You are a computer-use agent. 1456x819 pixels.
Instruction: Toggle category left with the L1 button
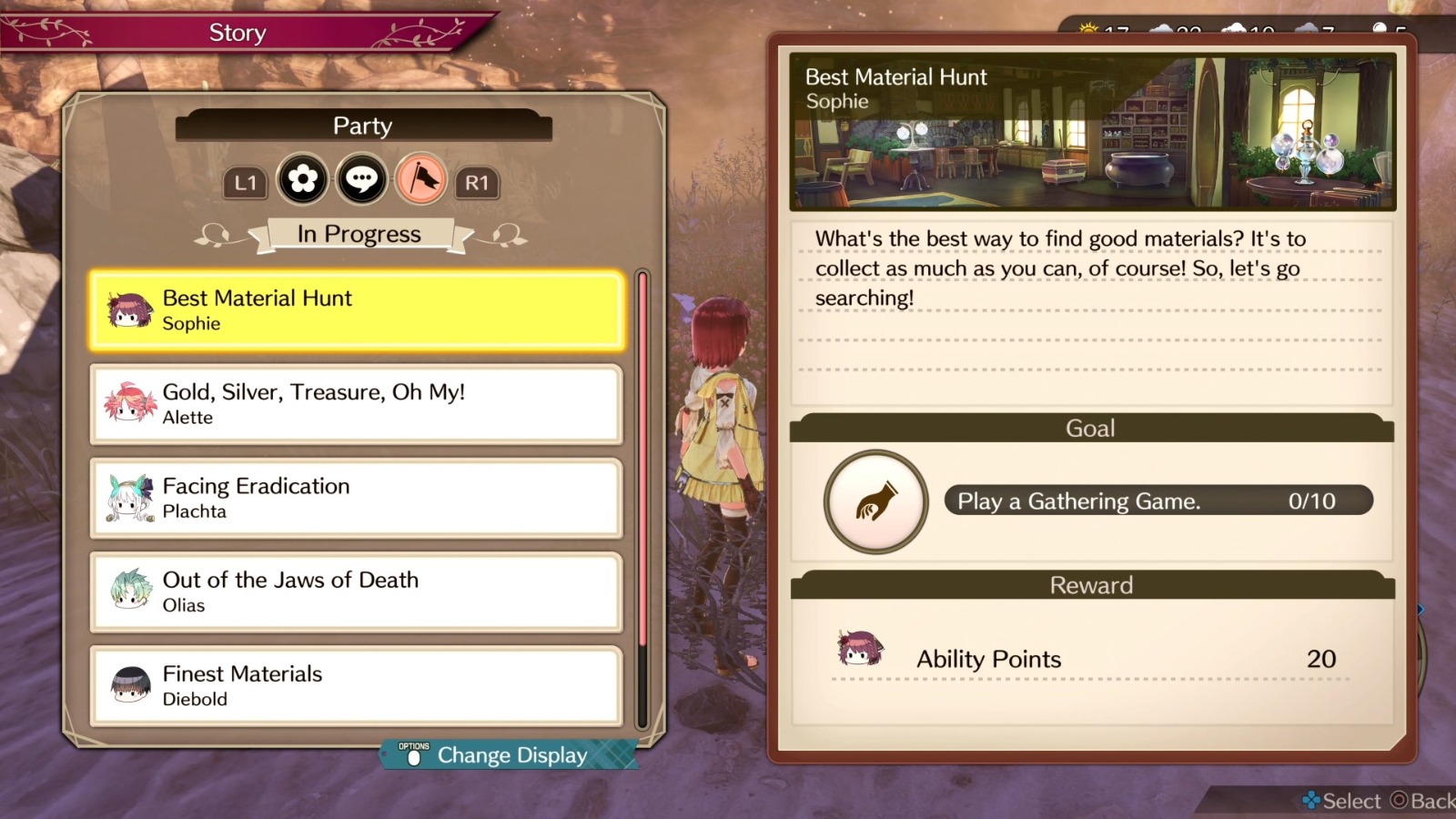click(x=244, y=183)
